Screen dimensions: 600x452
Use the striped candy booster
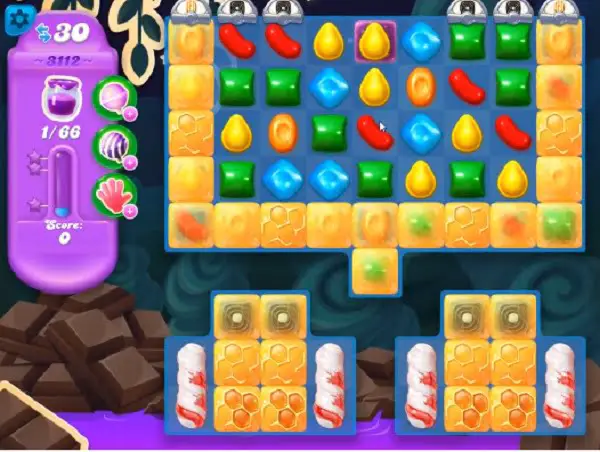click(x=112, y=146)
